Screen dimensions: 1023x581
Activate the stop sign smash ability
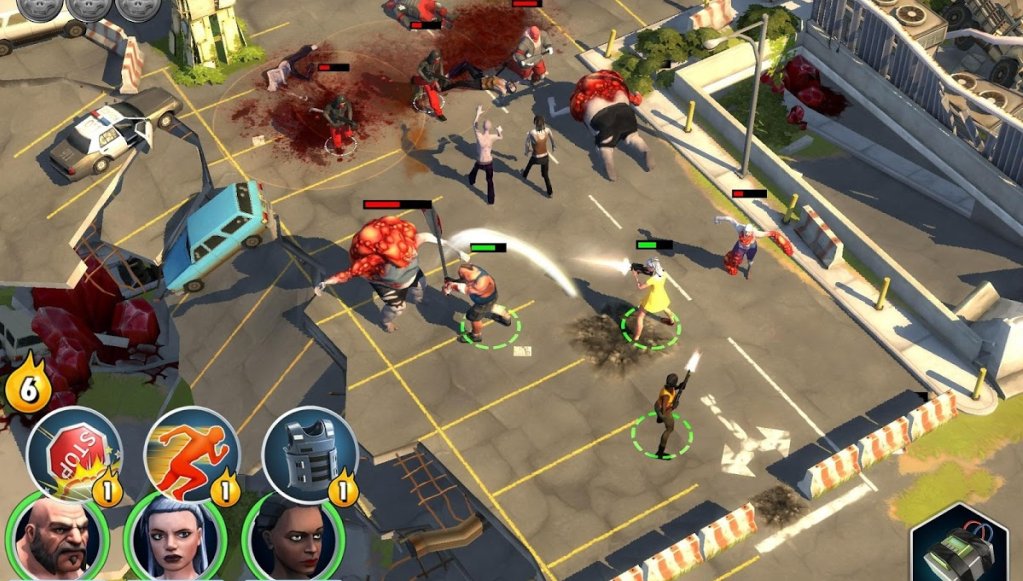pyautogui.click(x=73, y=456)
